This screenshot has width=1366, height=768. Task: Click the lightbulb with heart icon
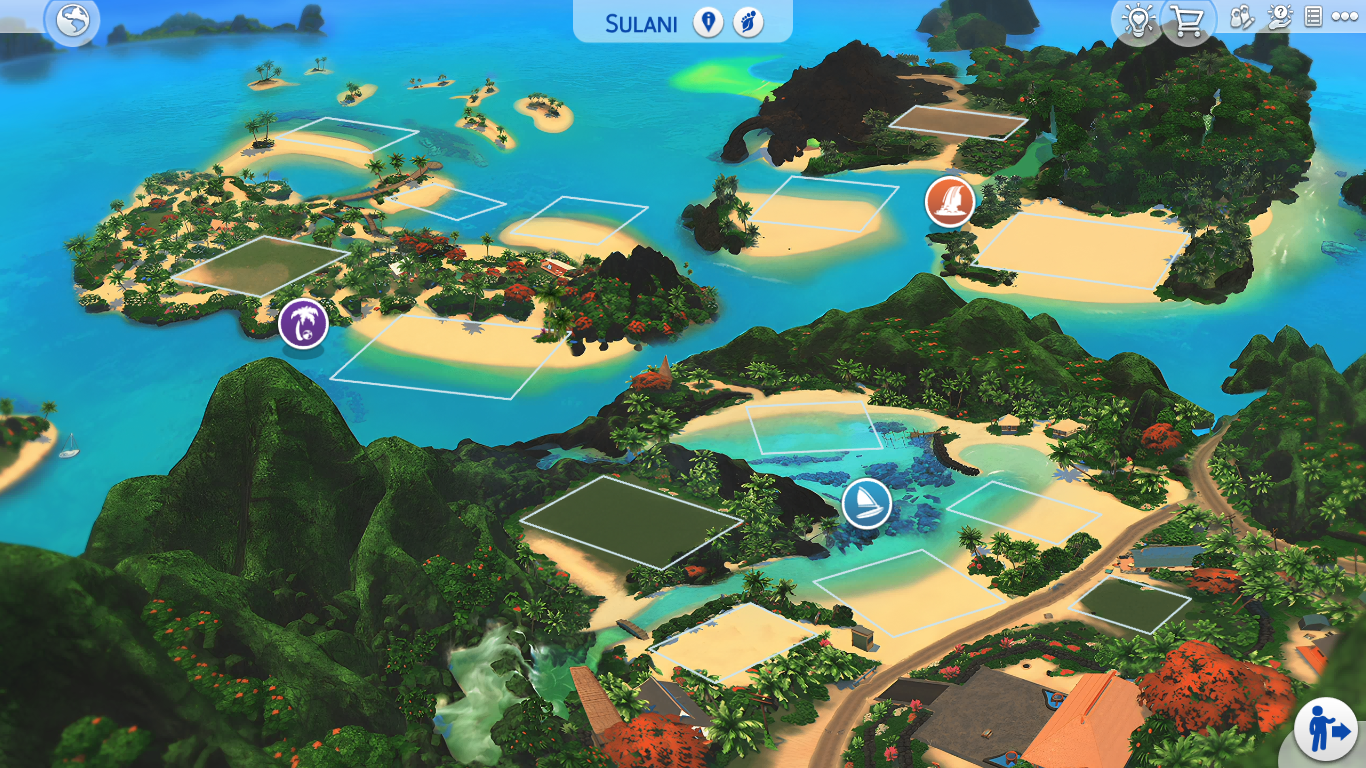(1138, 21)
